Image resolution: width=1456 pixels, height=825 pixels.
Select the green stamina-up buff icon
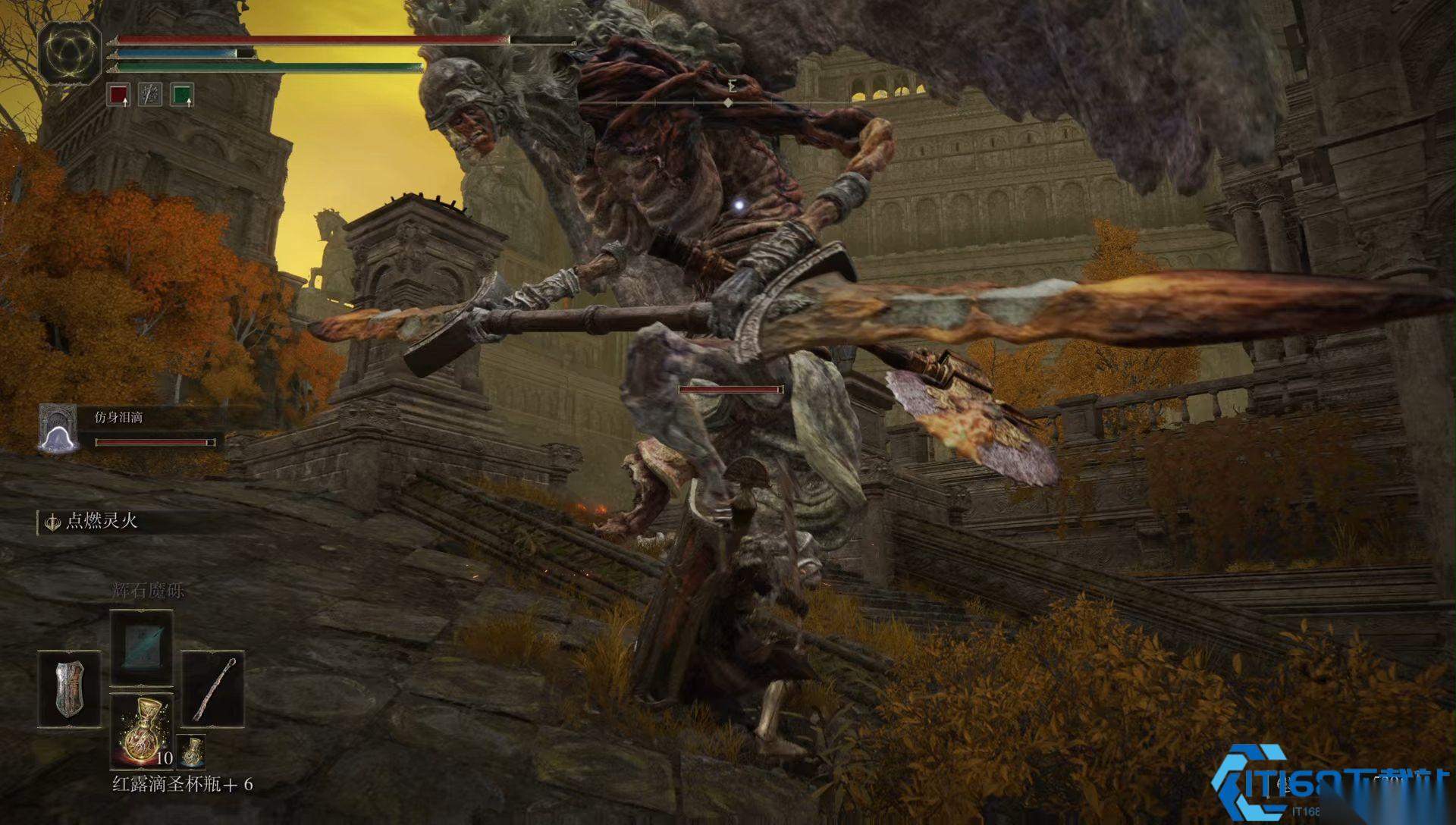182,95
